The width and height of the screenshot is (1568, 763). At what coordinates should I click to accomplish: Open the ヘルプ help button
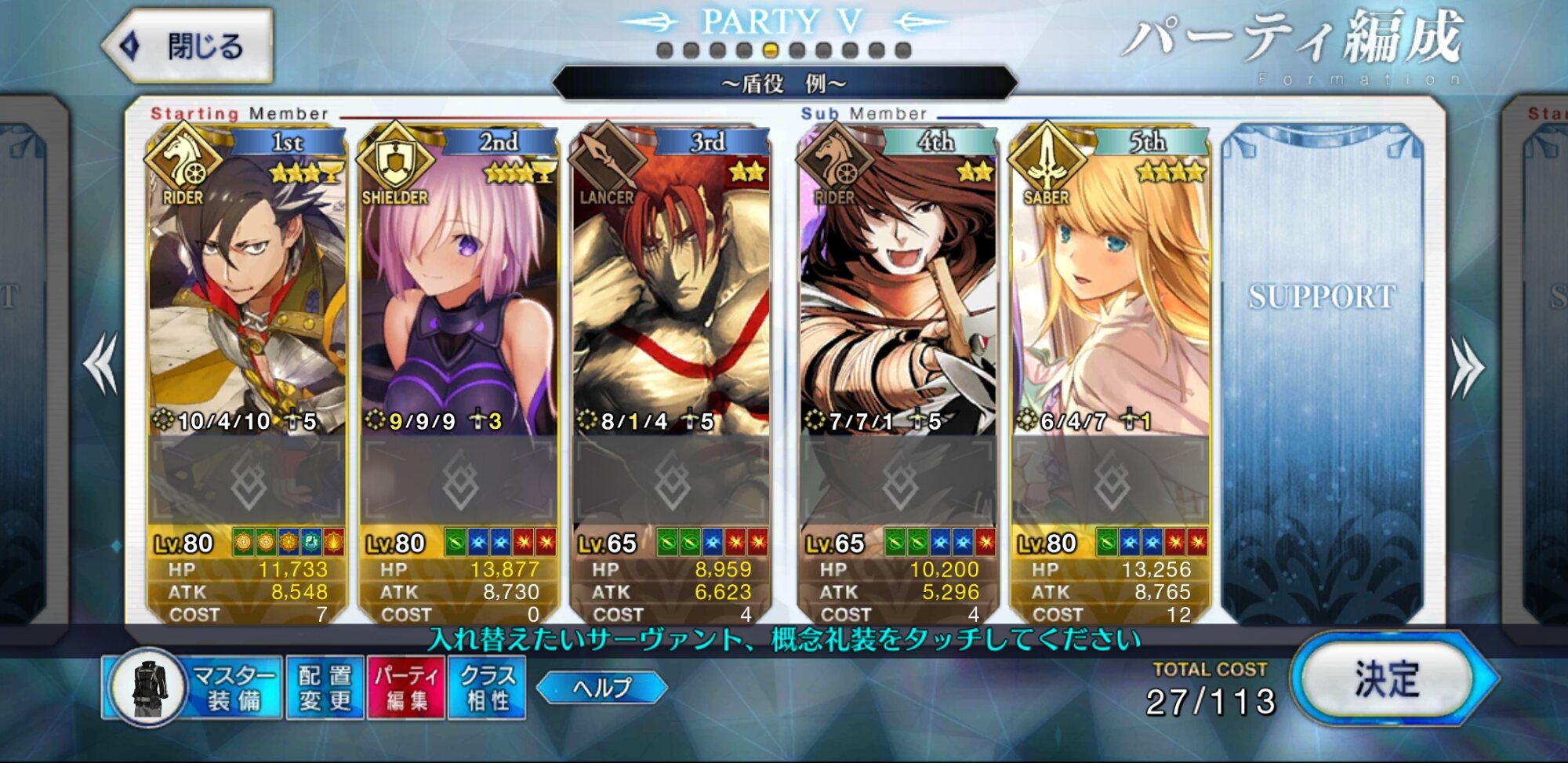point(601,688)
